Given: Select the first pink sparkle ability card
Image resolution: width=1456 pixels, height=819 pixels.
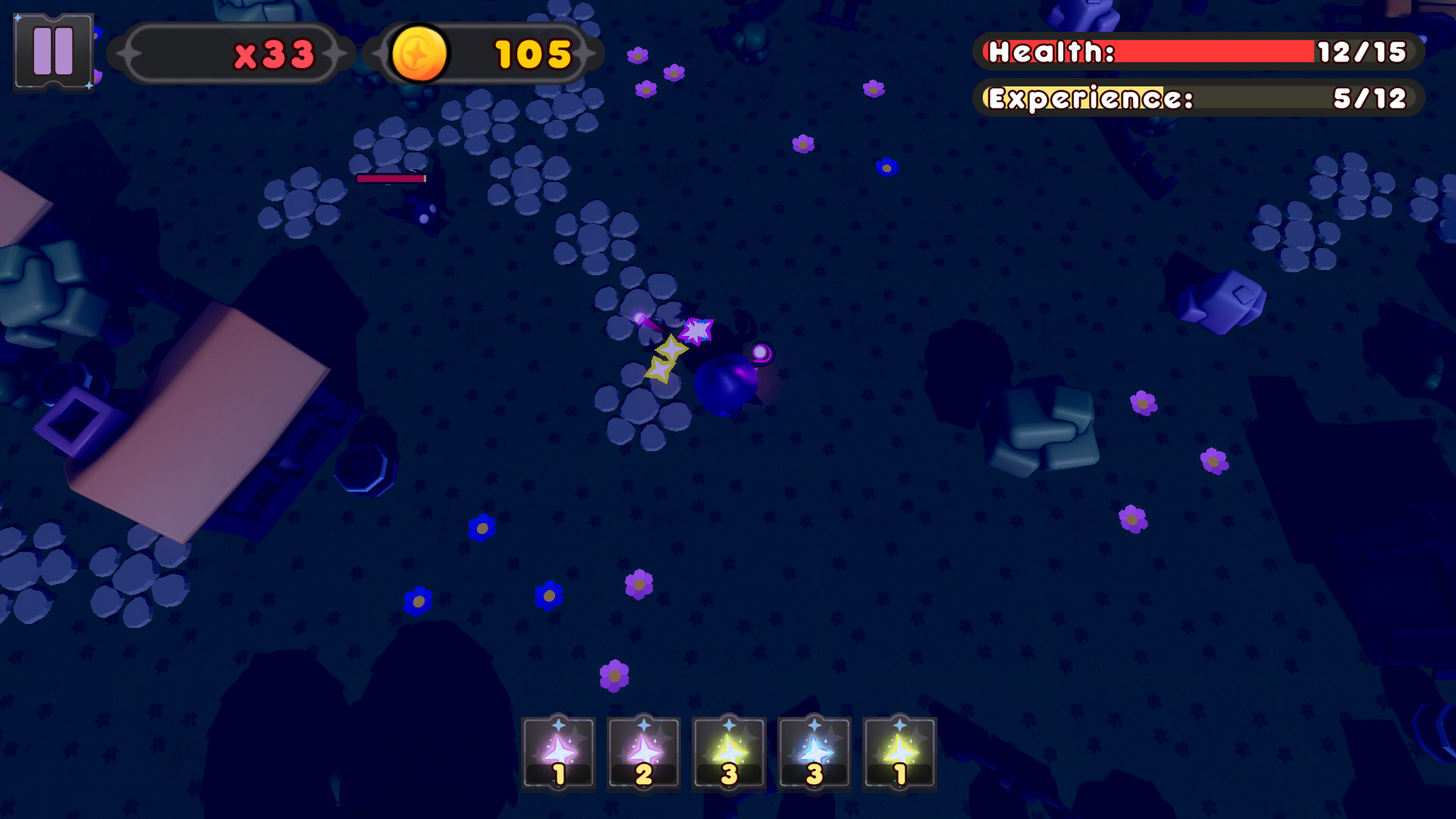Looking at the screenshot, I should (559, 752).
